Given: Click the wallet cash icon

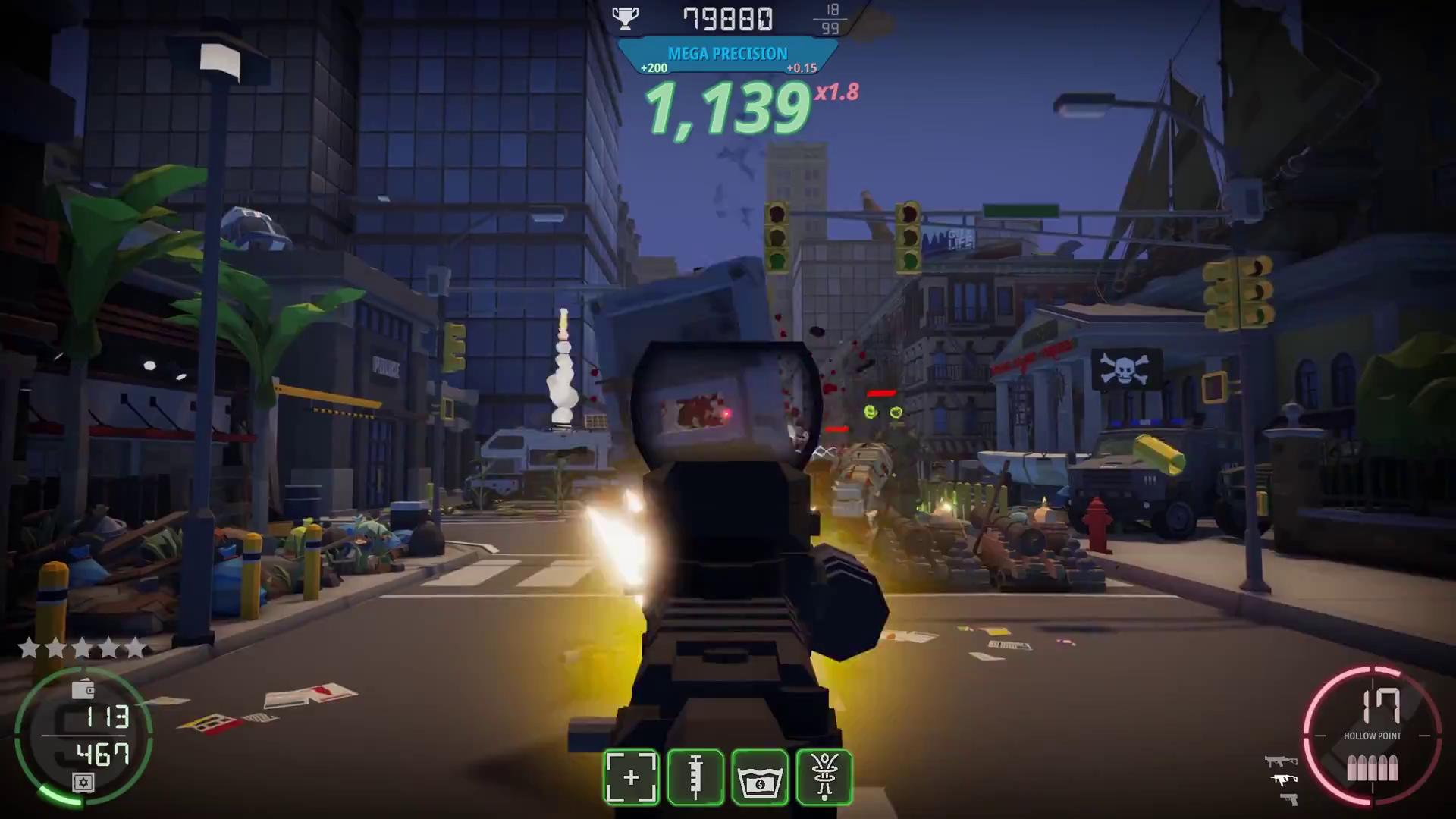Looking at the screenshot, I should coord(83,689).
